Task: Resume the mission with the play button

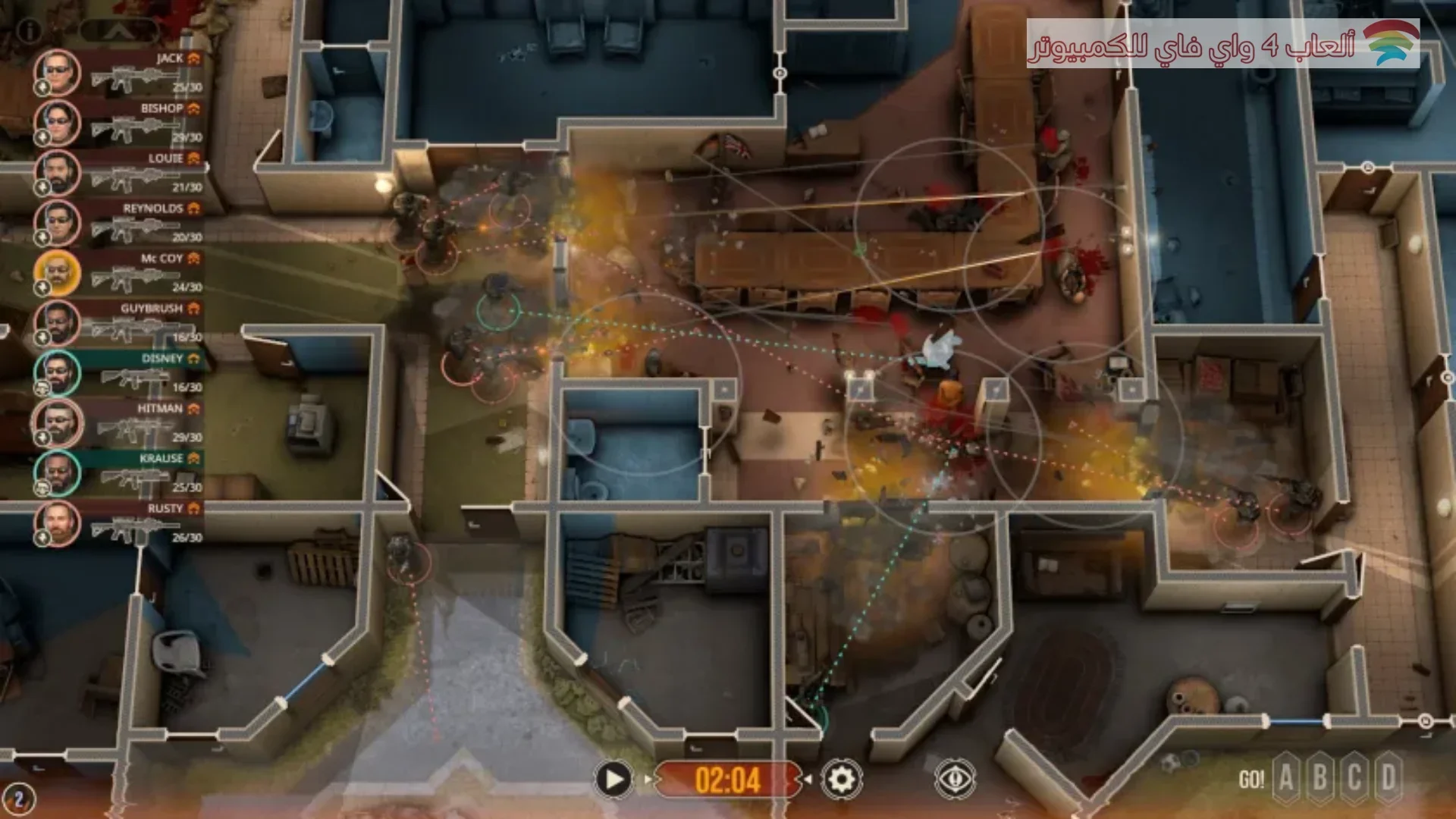Action: point(613,779)
